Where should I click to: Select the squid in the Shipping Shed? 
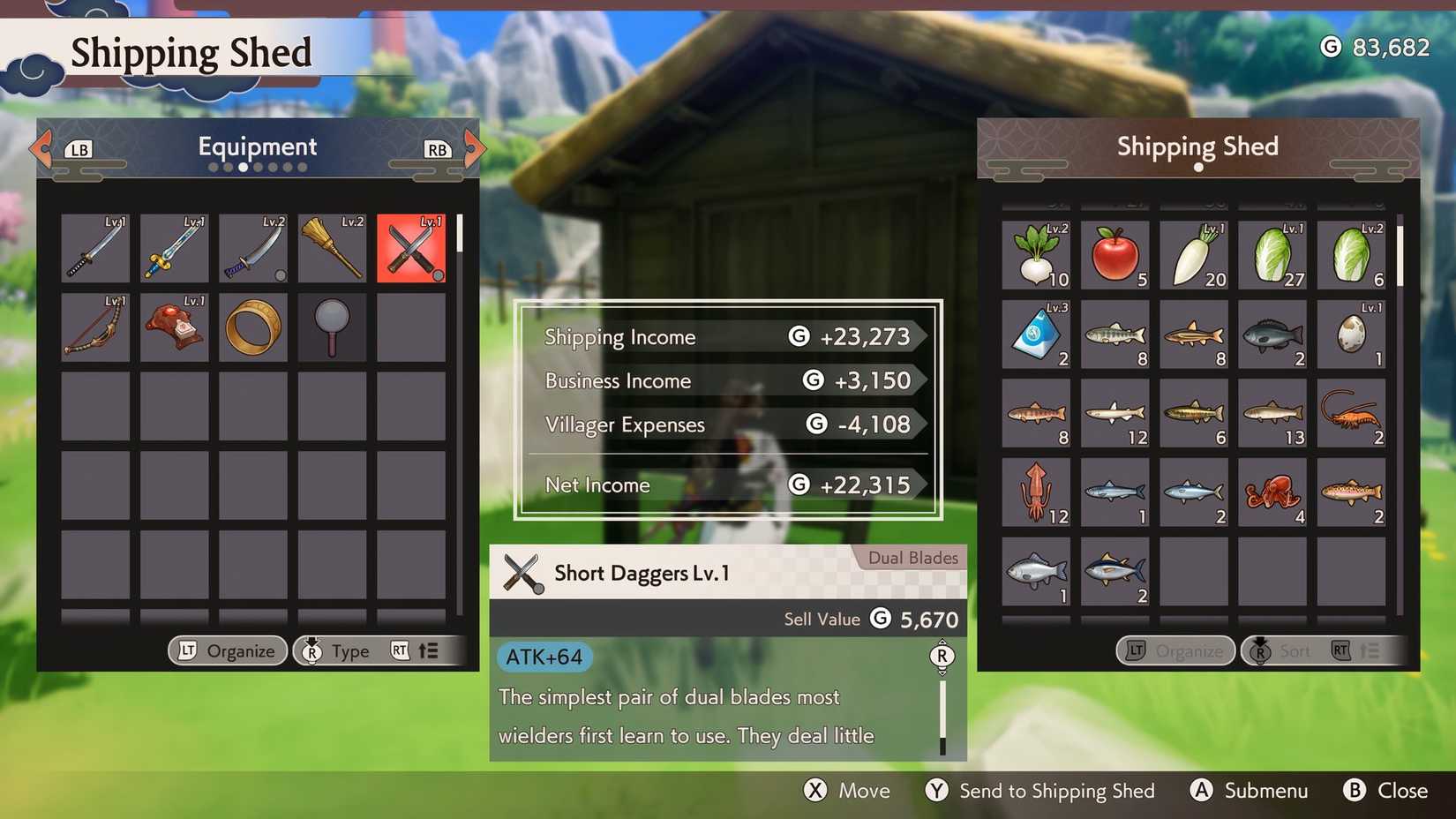pos(1035,493)
